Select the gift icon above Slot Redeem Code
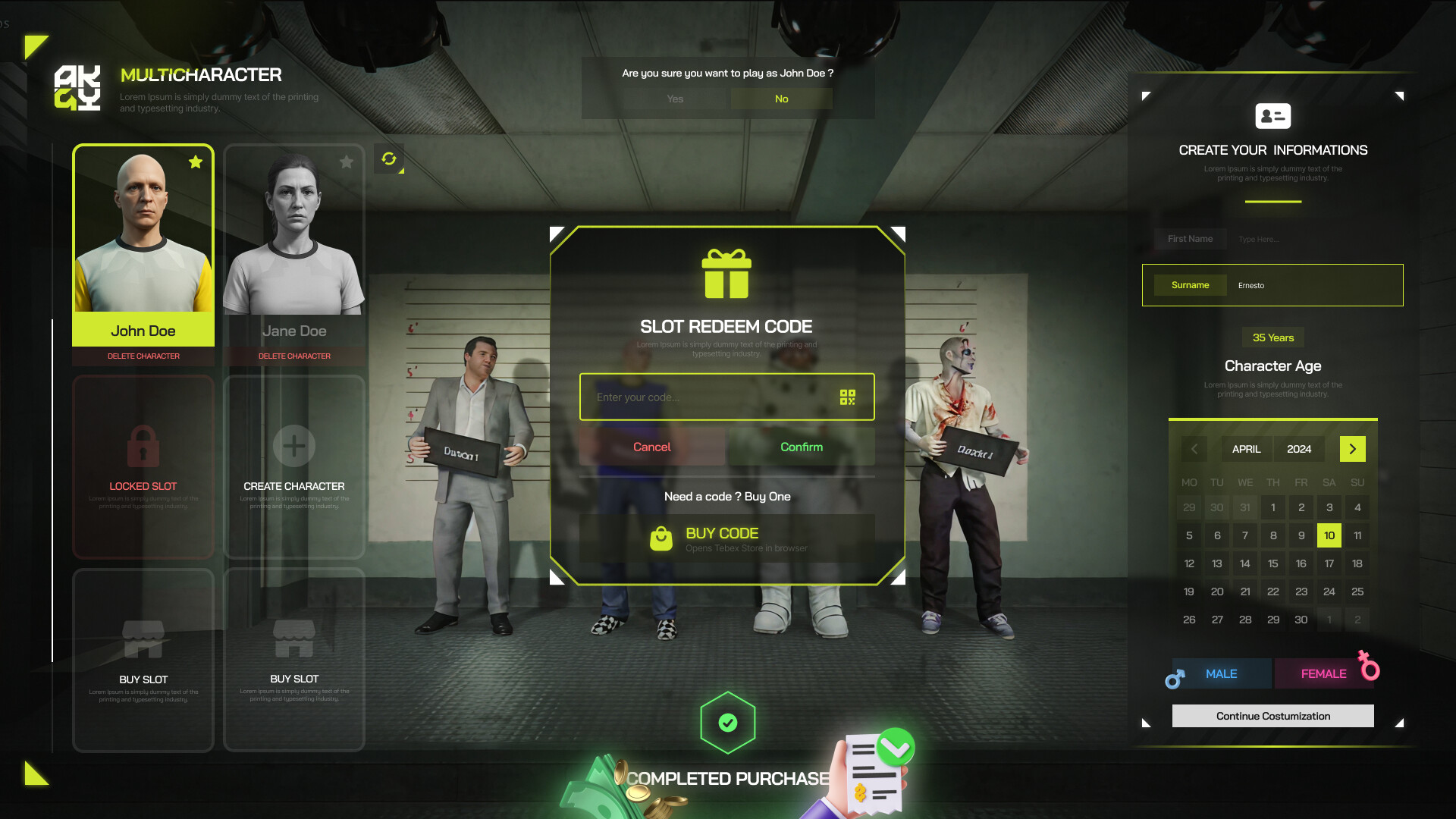 [727, 275]
